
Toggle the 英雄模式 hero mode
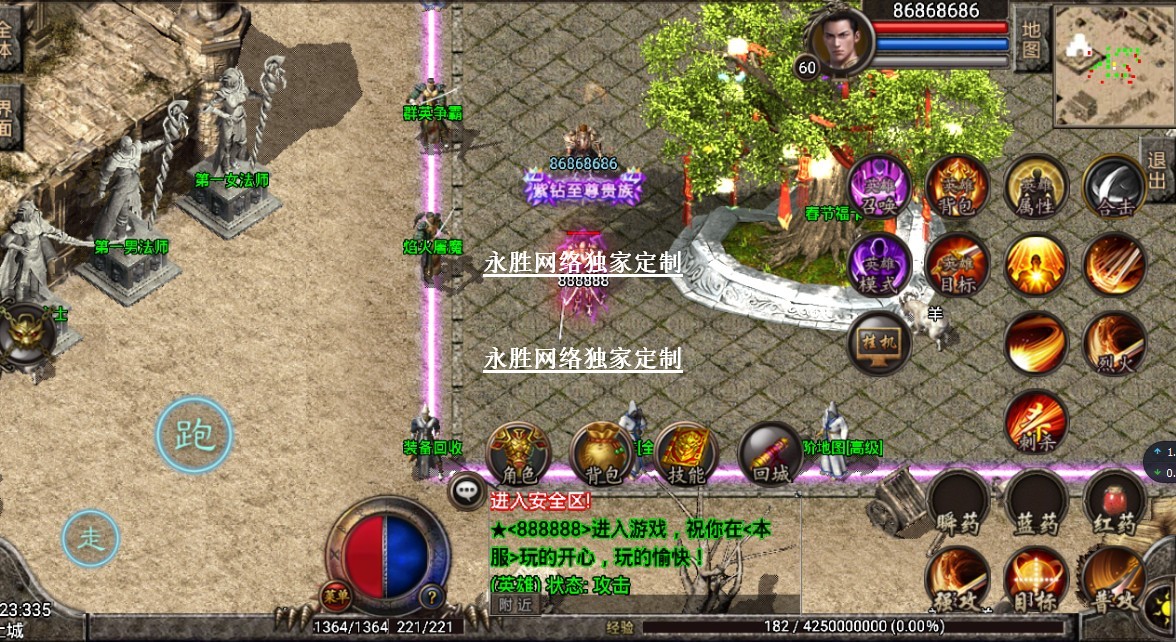(x=880, y=265)
